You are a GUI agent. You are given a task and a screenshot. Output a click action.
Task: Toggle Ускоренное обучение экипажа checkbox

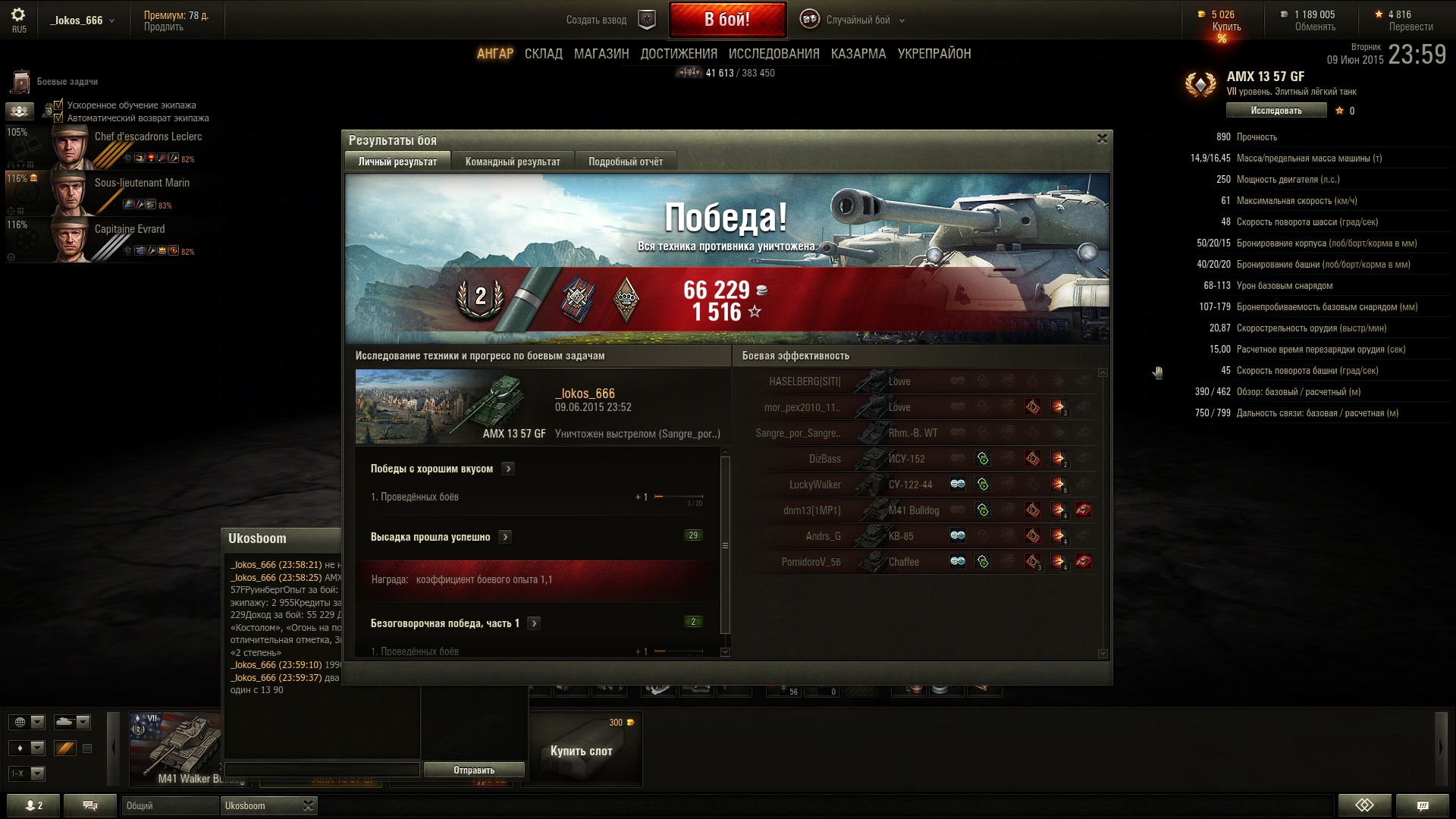[58, 105]
